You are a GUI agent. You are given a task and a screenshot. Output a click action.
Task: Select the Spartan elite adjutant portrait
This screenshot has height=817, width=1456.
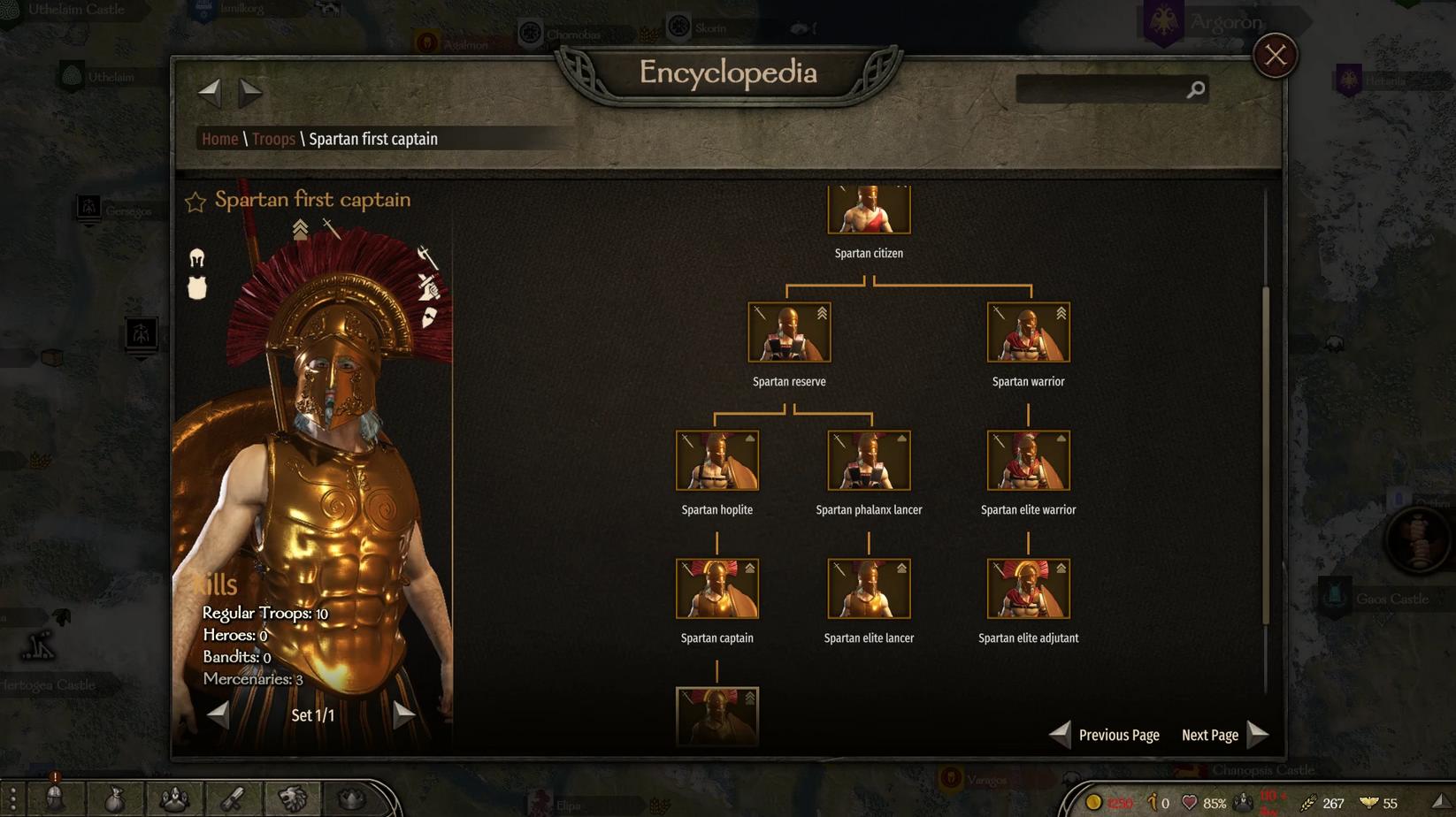tap(1028, 589)
